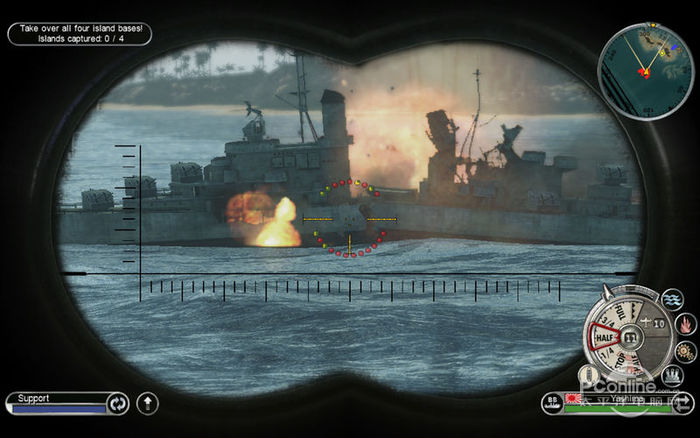Image resolution: width=700 pixels, height=438 pixels.
Task: Activate the fire damage control icon
Action: coord(685,324)
